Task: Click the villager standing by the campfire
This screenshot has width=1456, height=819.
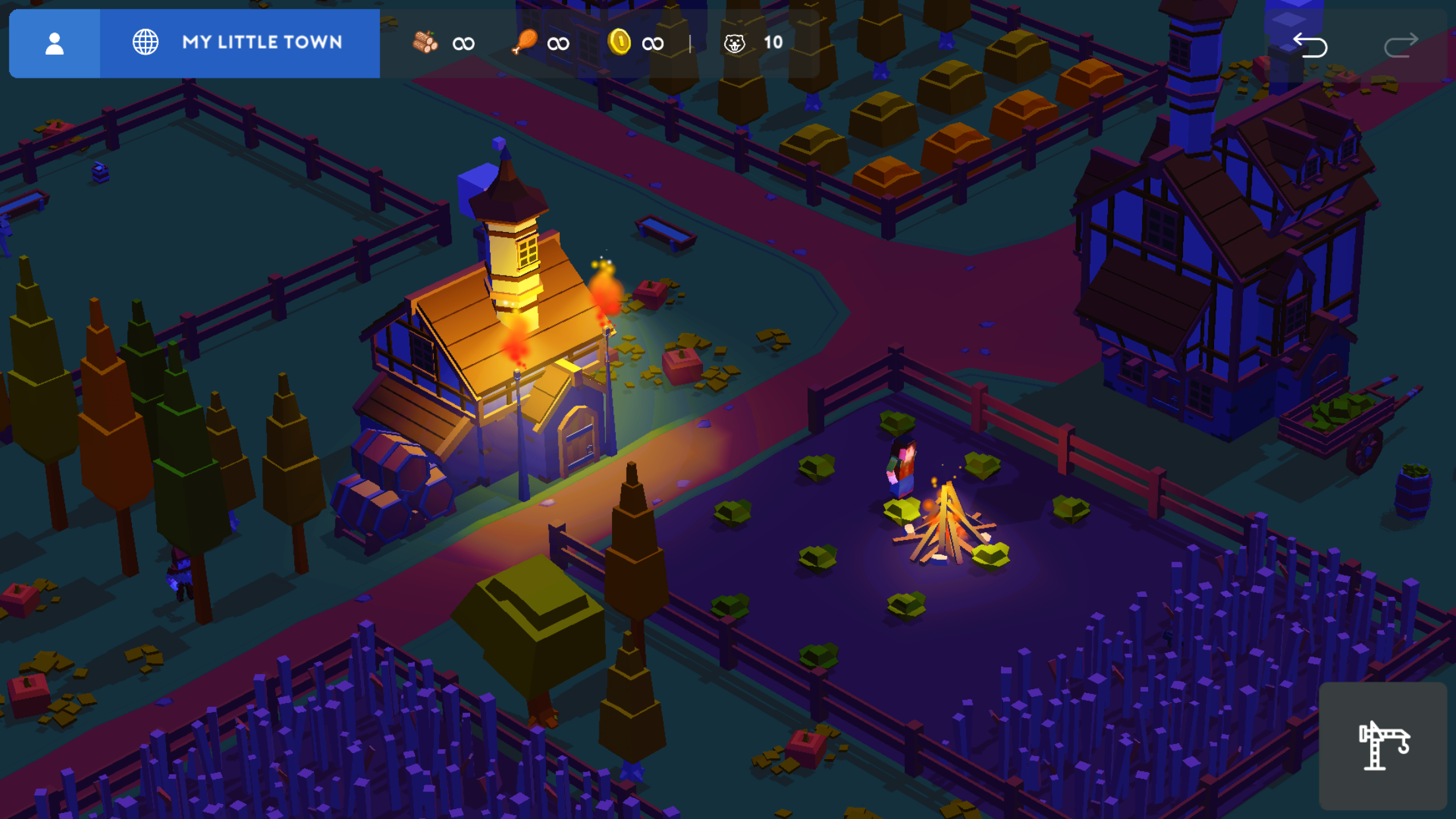Action: (x=903, y=468)
